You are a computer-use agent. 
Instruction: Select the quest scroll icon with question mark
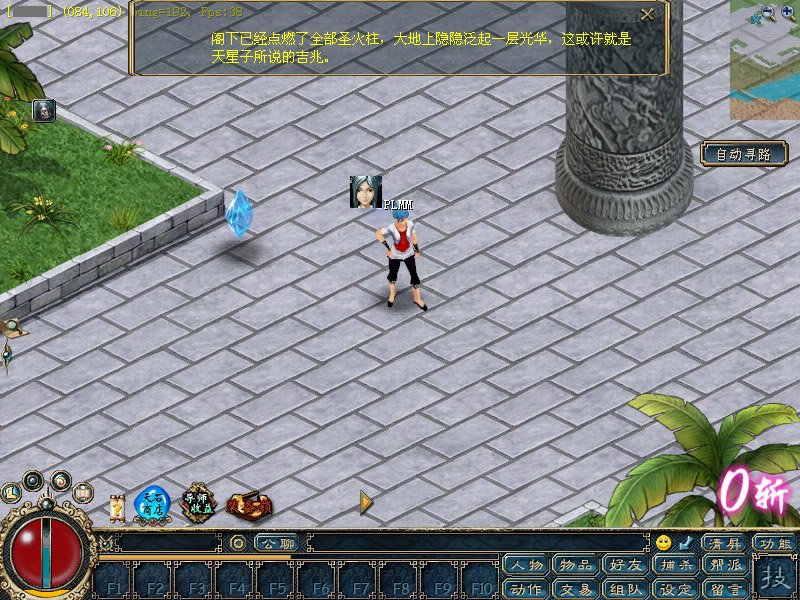(x=116, y=506)
